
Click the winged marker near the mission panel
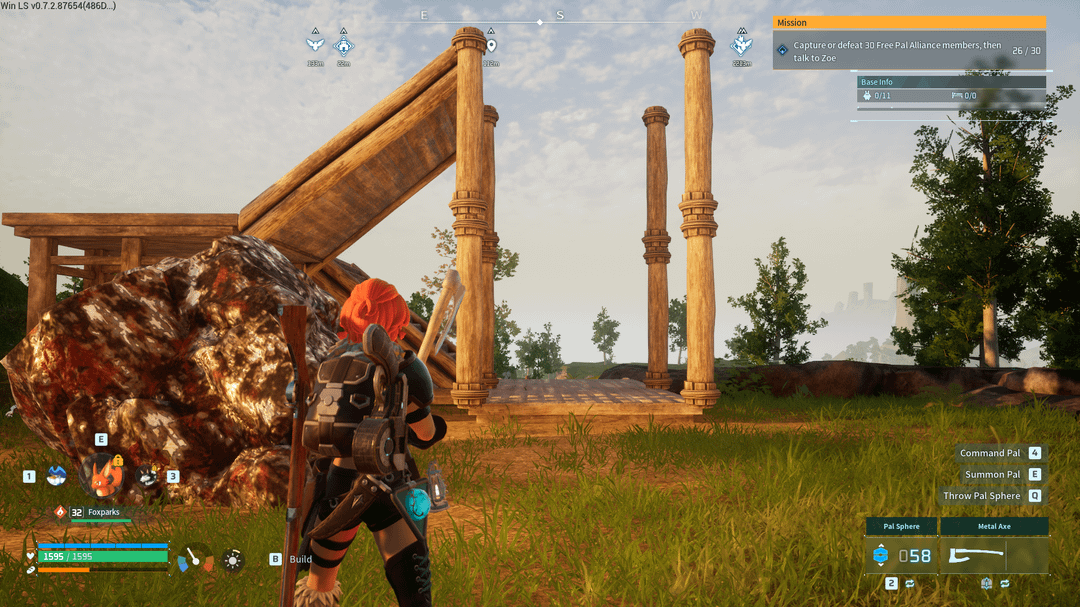[741, 45]
